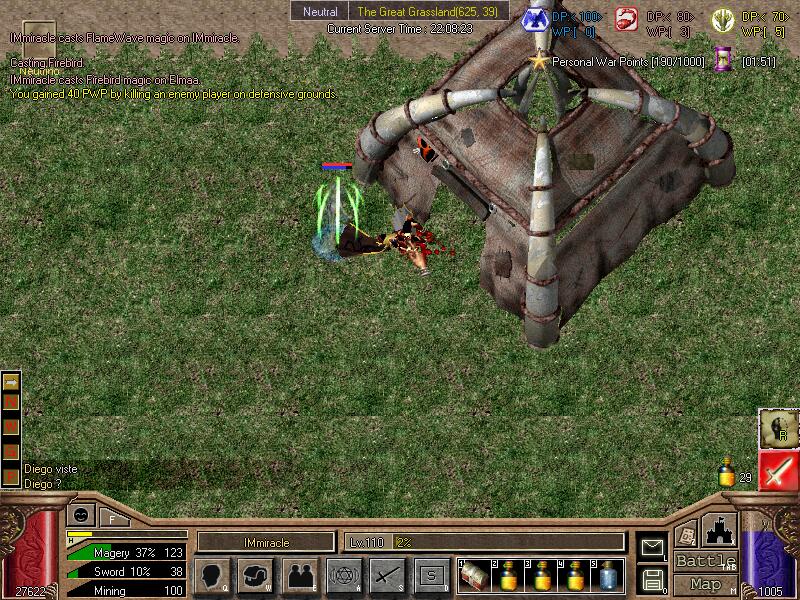Open the Map
This screenshot has width=800, height=600.
pos(705,584)
